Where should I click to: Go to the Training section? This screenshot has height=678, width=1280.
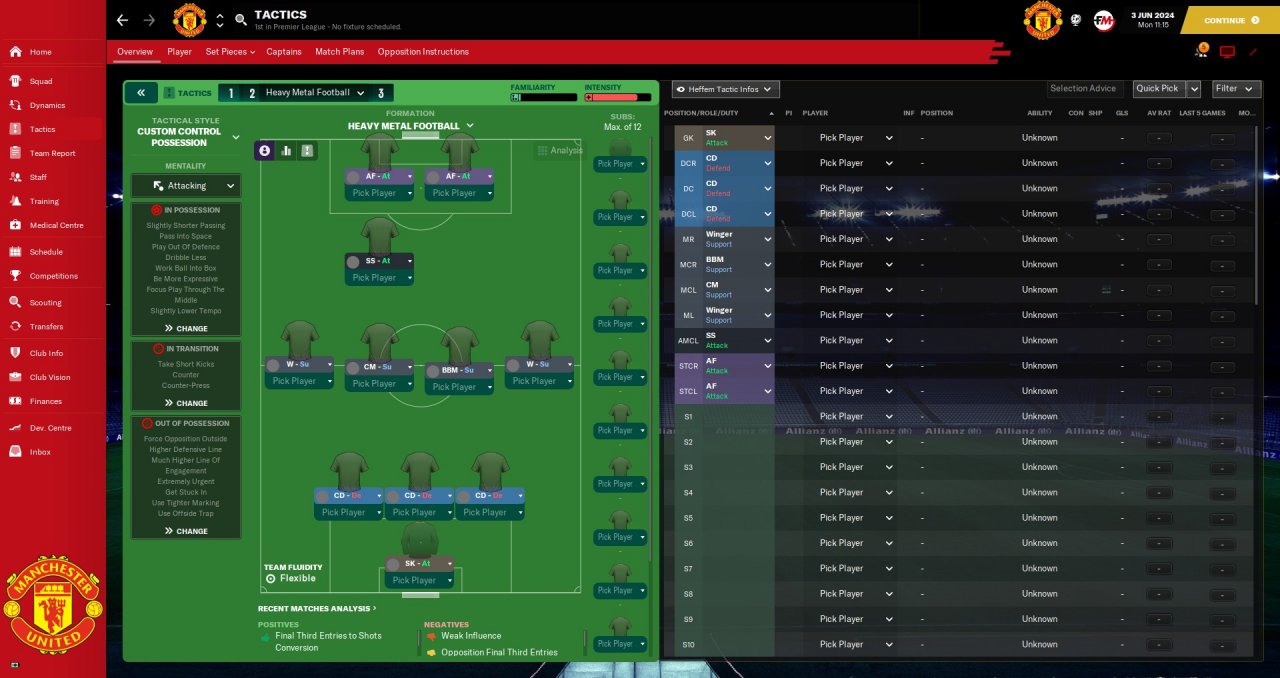click(x=44, y=201)
